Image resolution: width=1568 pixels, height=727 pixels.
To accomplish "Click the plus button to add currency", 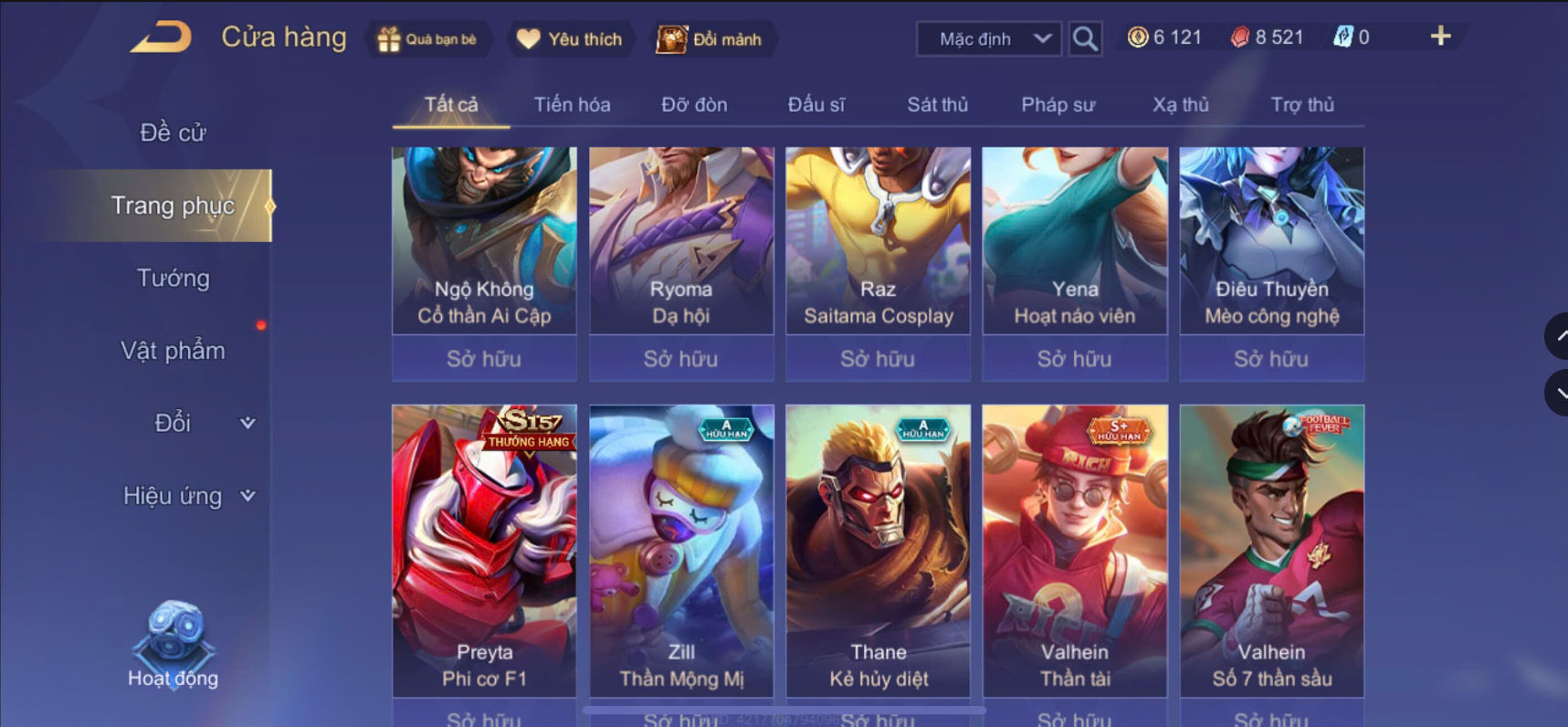I will pyautogui.click(x=1440, y=37).
